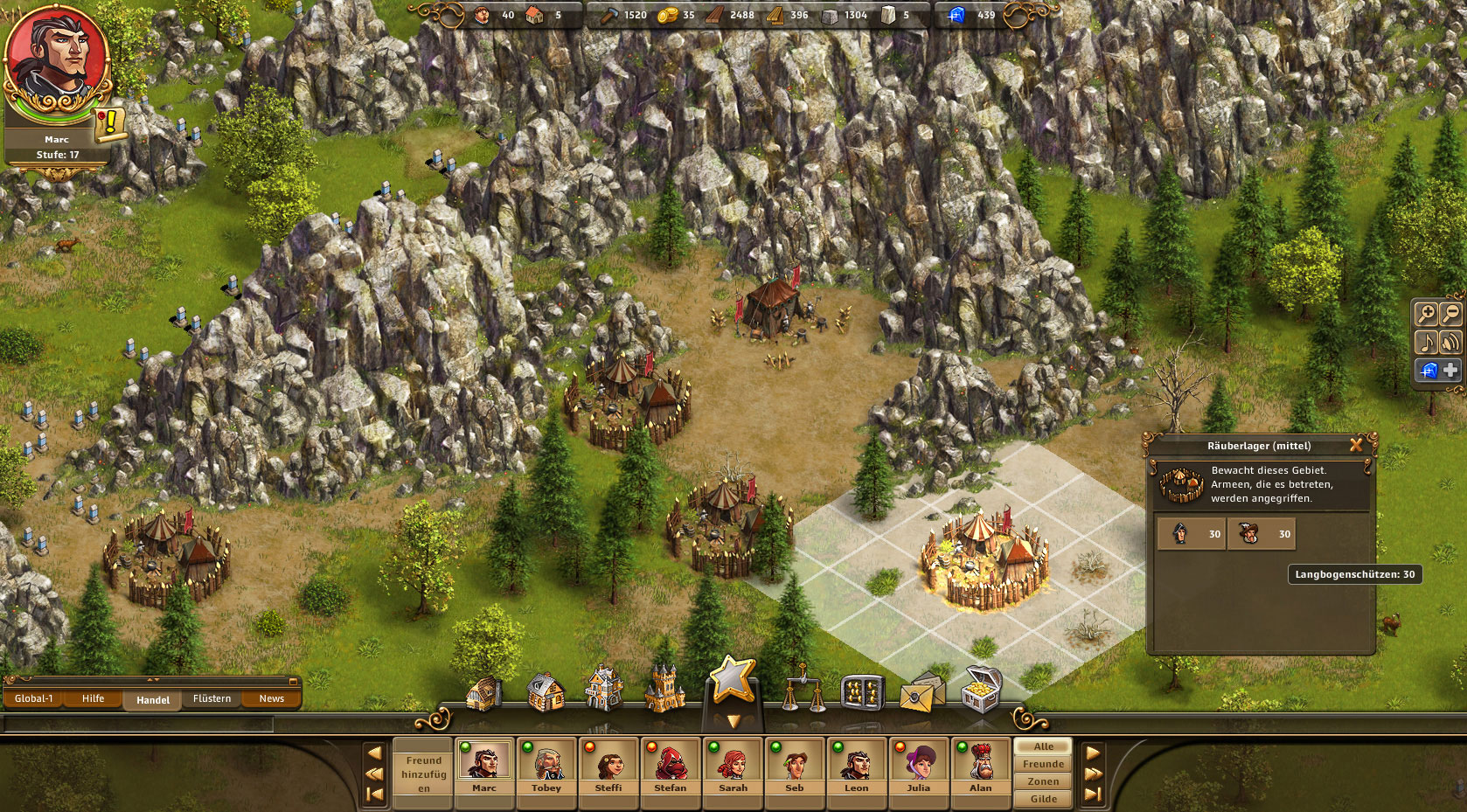Click the quest exclamation mark icon
The height and width of the screenshot is (812, 1467).
[110, 124]
